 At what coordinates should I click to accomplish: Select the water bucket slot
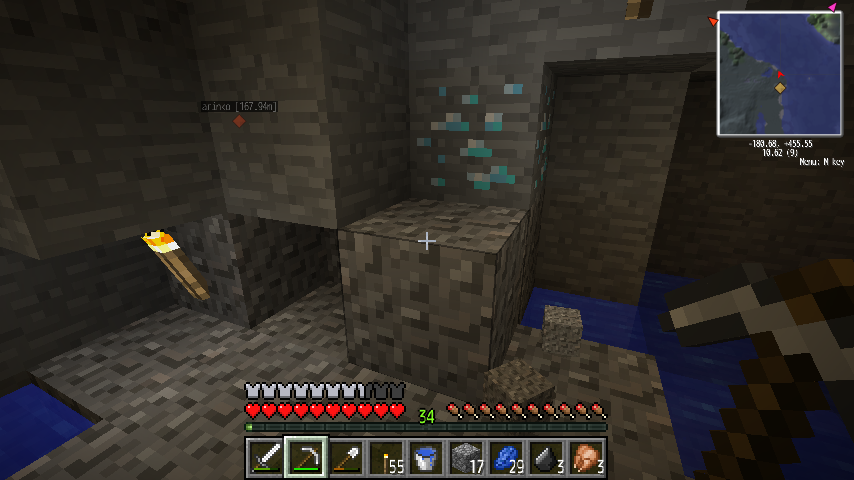coord(425,458)
